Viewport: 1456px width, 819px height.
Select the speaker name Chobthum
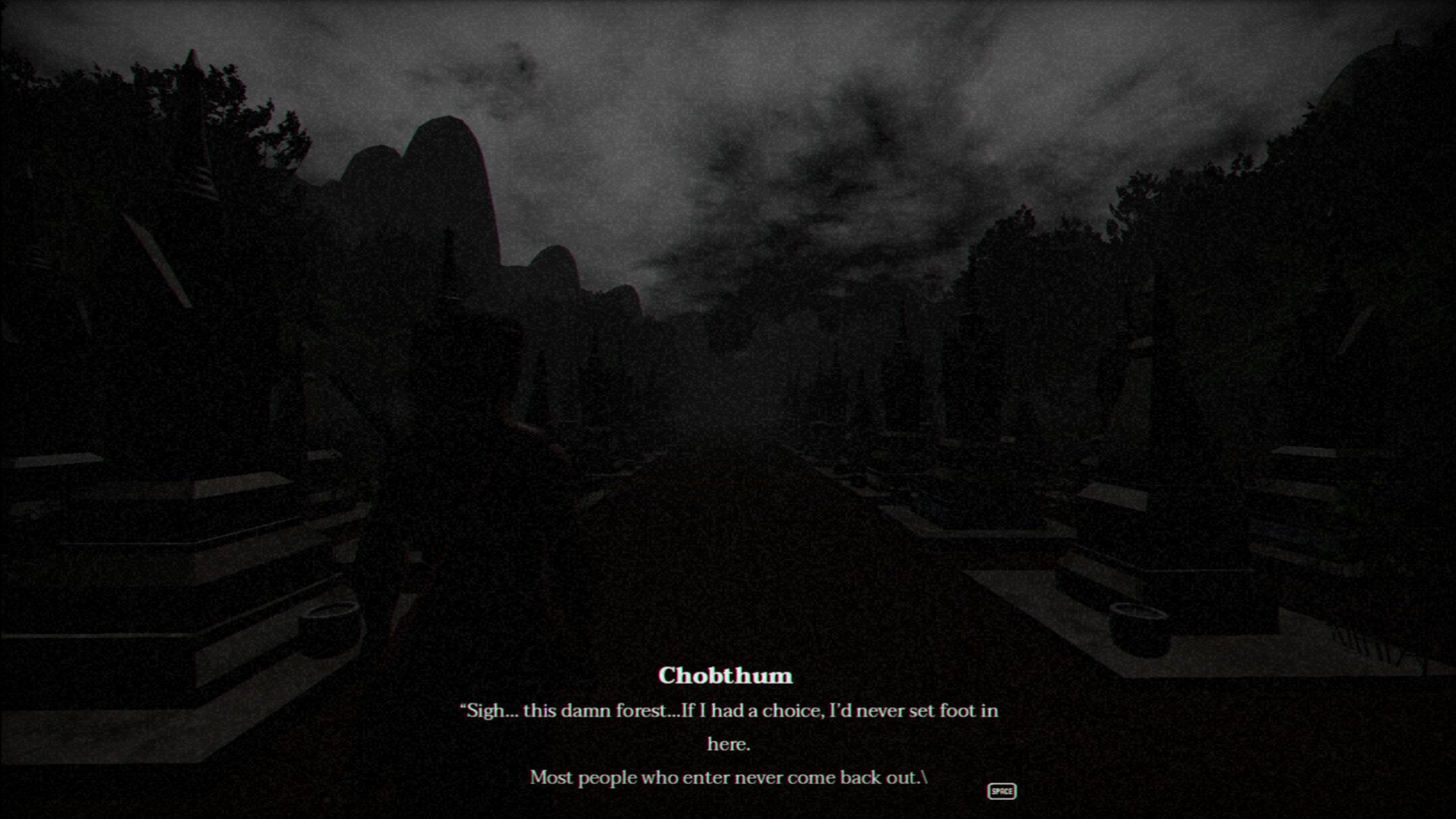pyautogui.click(x=726, y=676)
